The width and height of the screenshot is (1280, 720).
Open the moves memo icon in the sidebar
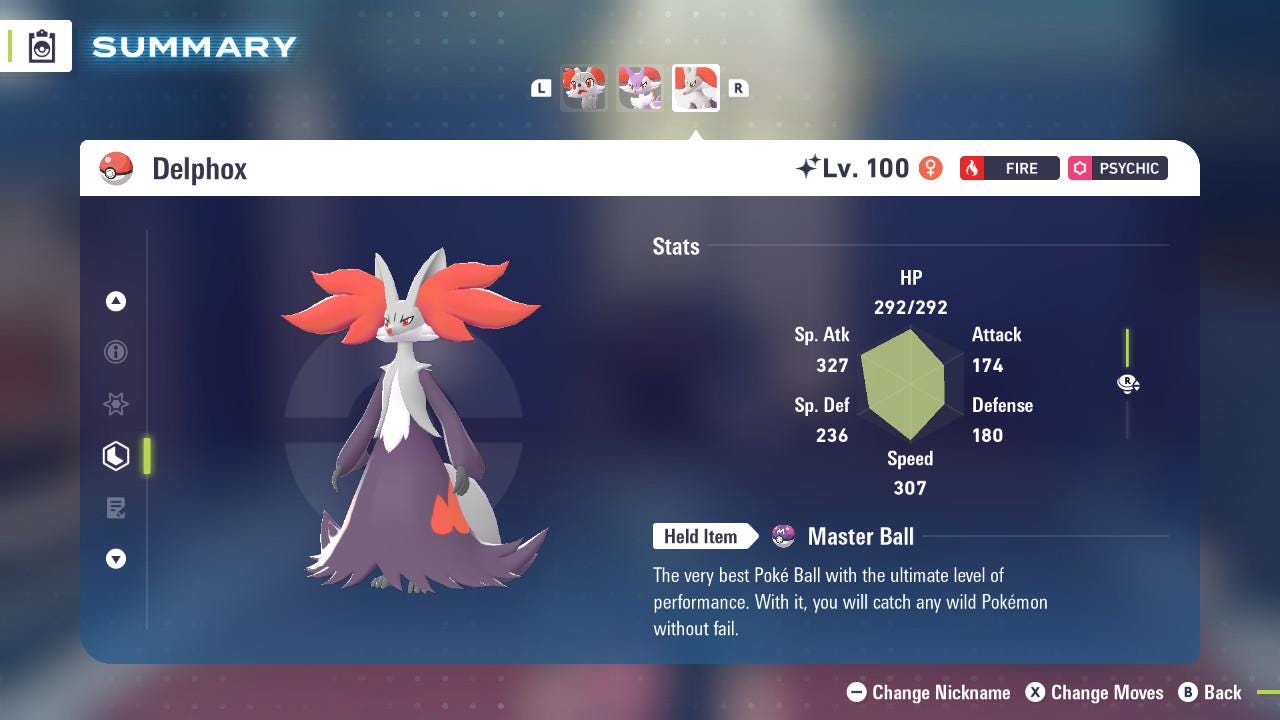tap(116, 508)
